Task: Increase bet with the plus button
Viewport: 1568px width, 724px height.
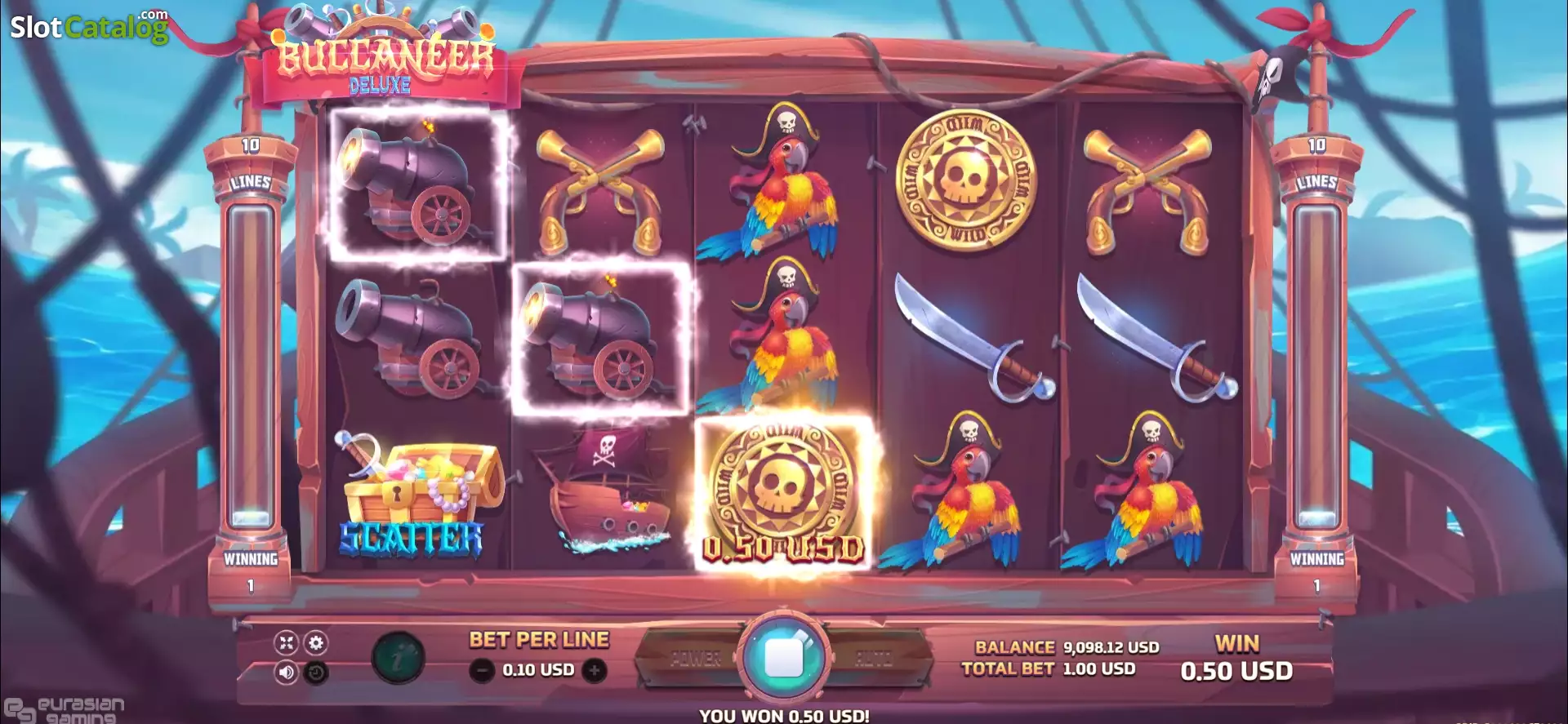Action: coord(594,669)
